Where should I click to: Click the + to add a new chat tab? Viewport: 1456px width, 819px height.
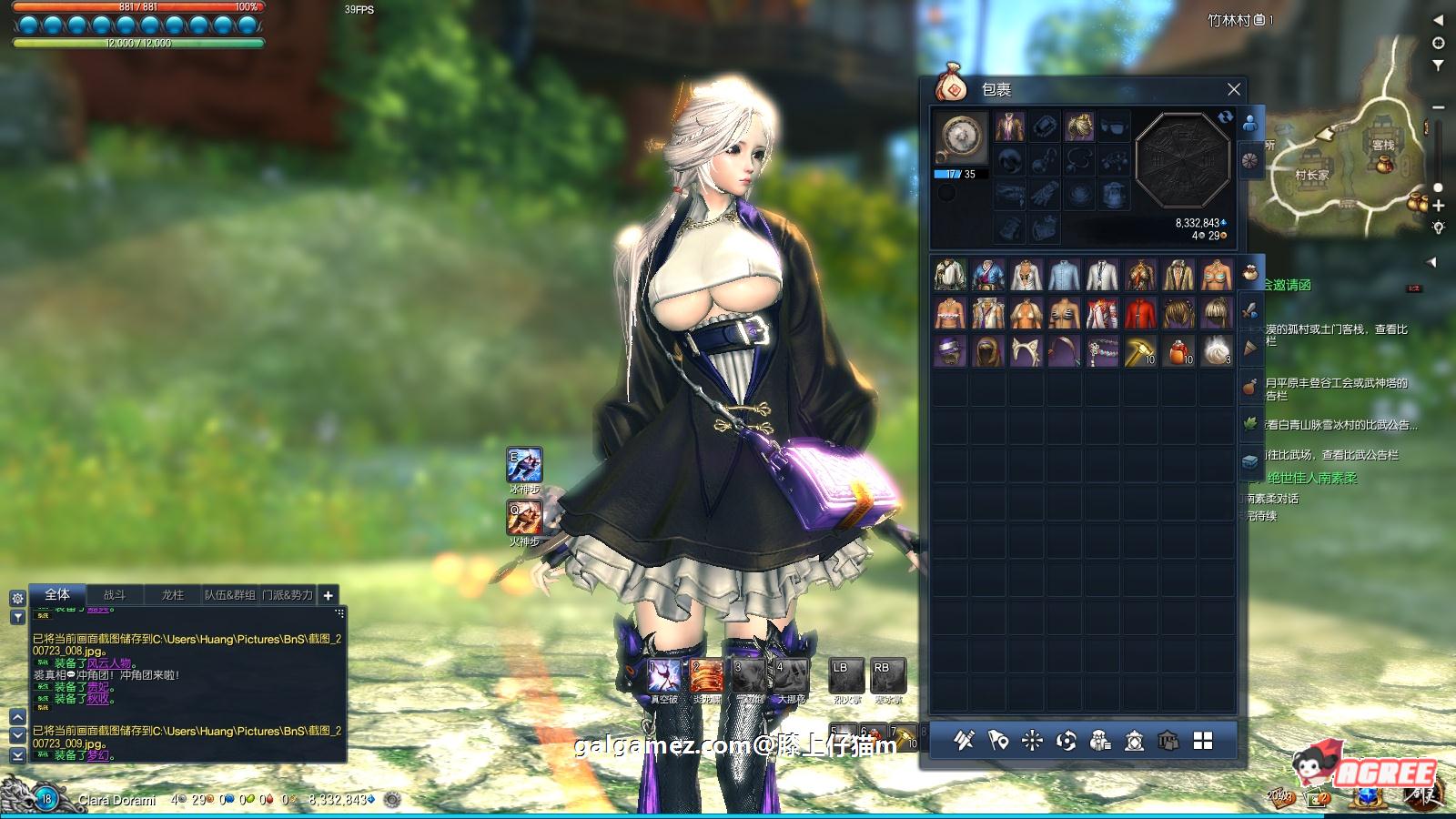327,595
